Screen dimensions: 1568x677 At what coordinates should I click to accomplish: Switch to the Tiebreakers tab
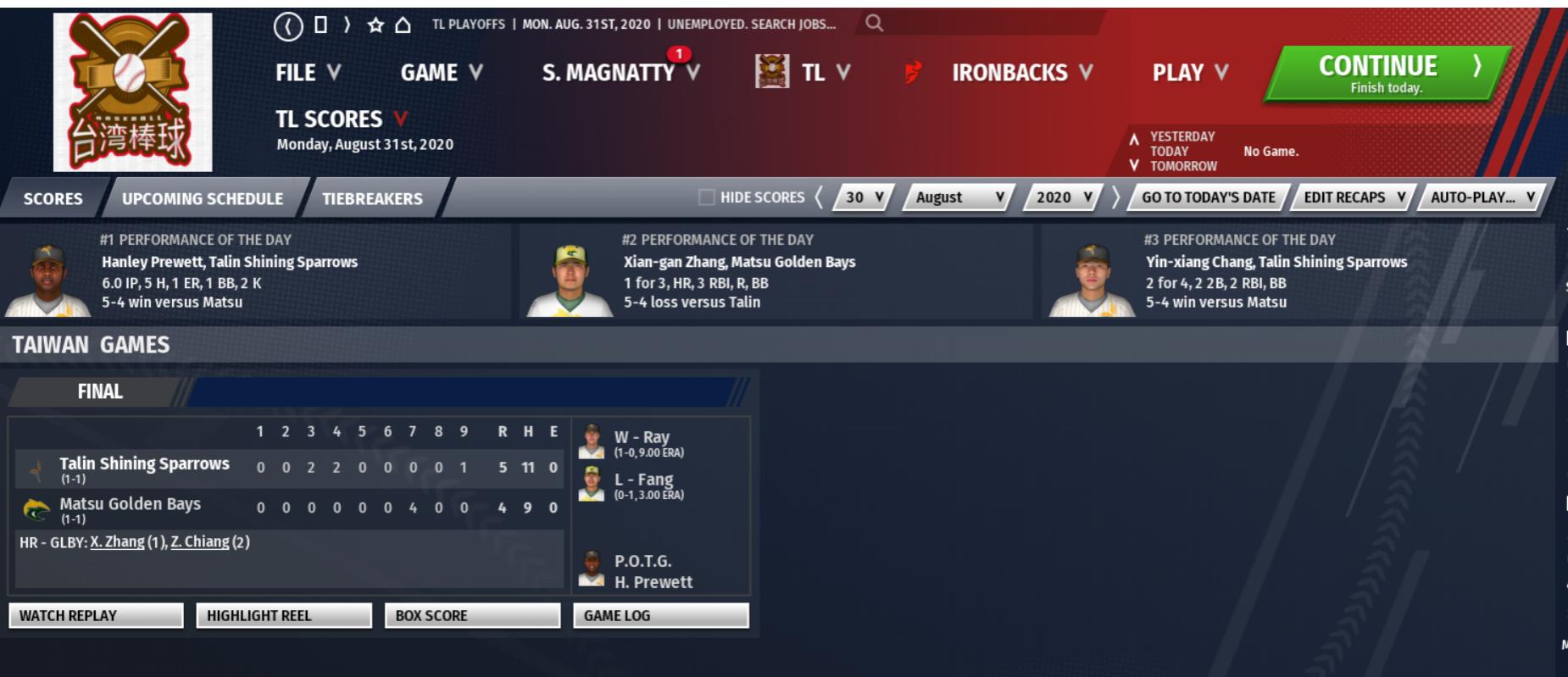click(x=372, y=198)
